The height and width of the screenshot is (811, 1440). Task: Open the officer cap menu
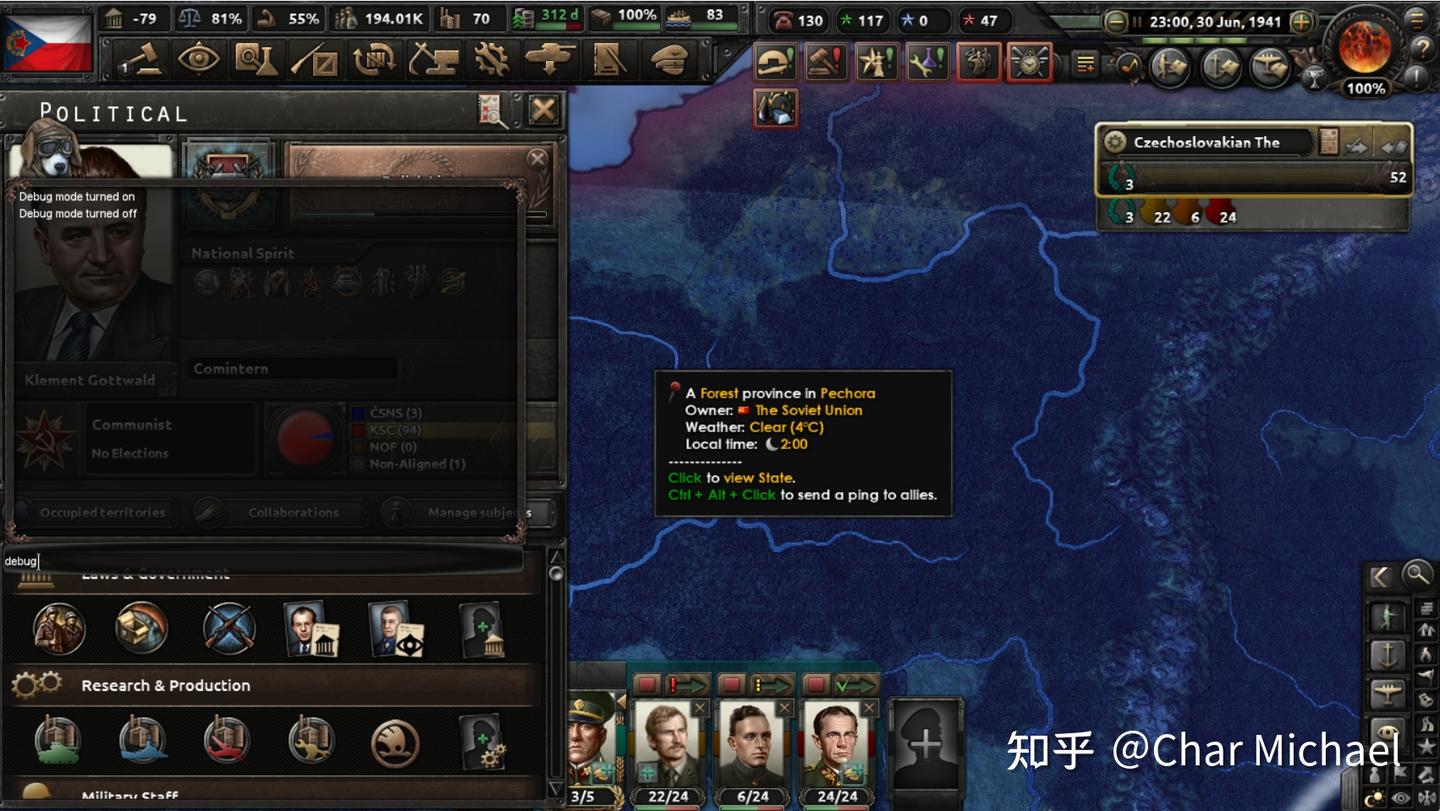[668, 61]
